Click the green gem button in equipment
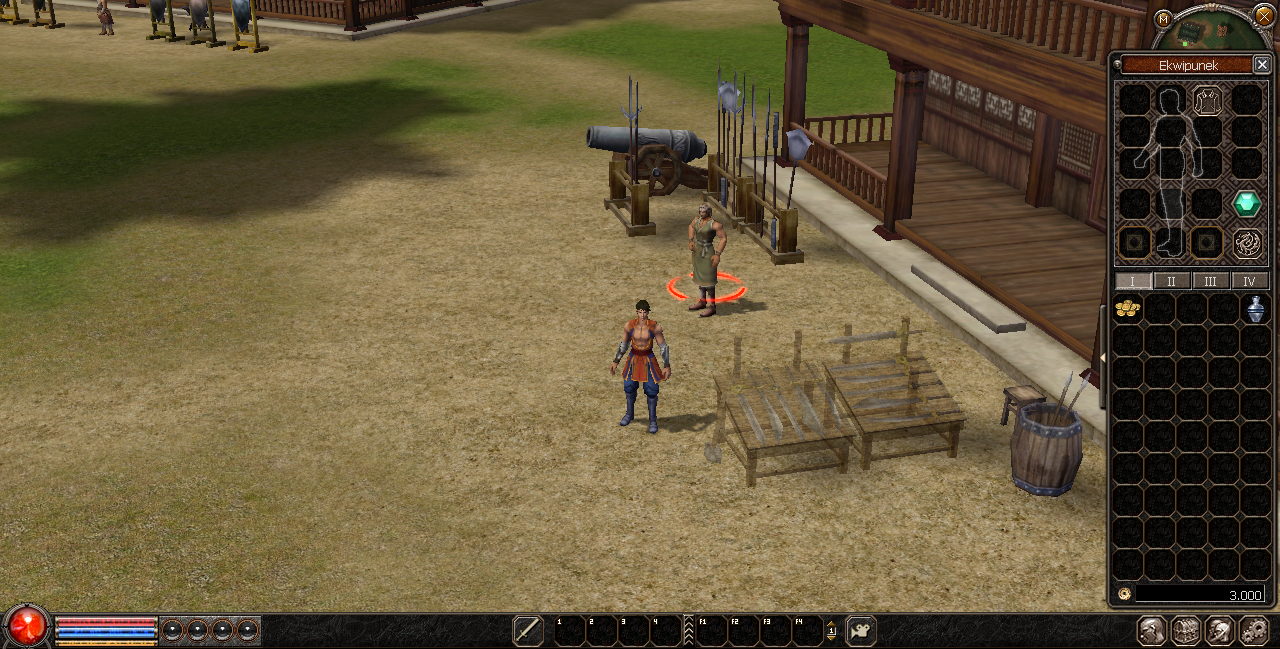1280x649 pixels. 1246,203
